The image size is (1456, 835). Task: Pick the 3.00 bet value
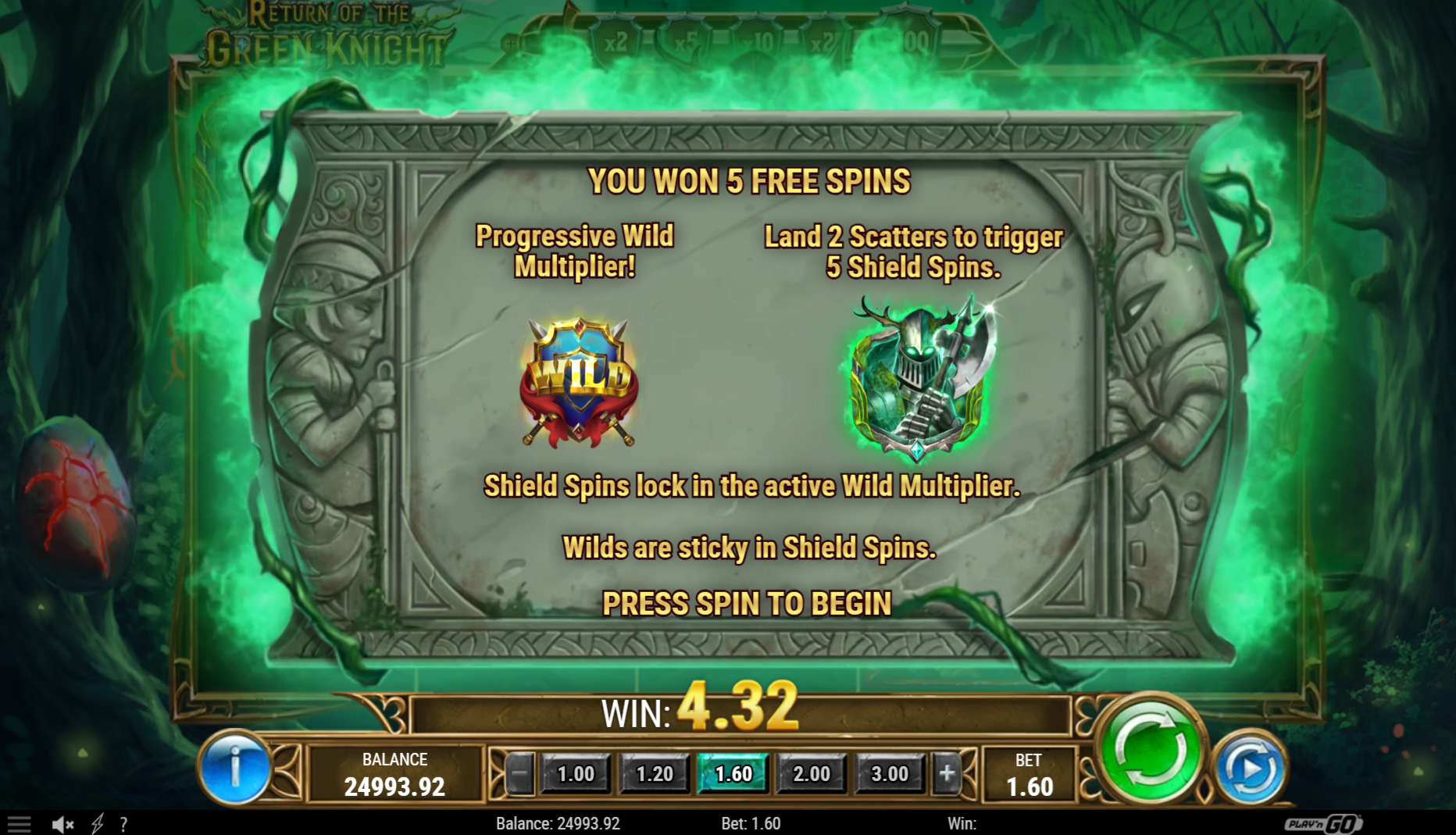pyautogui.click(x=890, y=773)
